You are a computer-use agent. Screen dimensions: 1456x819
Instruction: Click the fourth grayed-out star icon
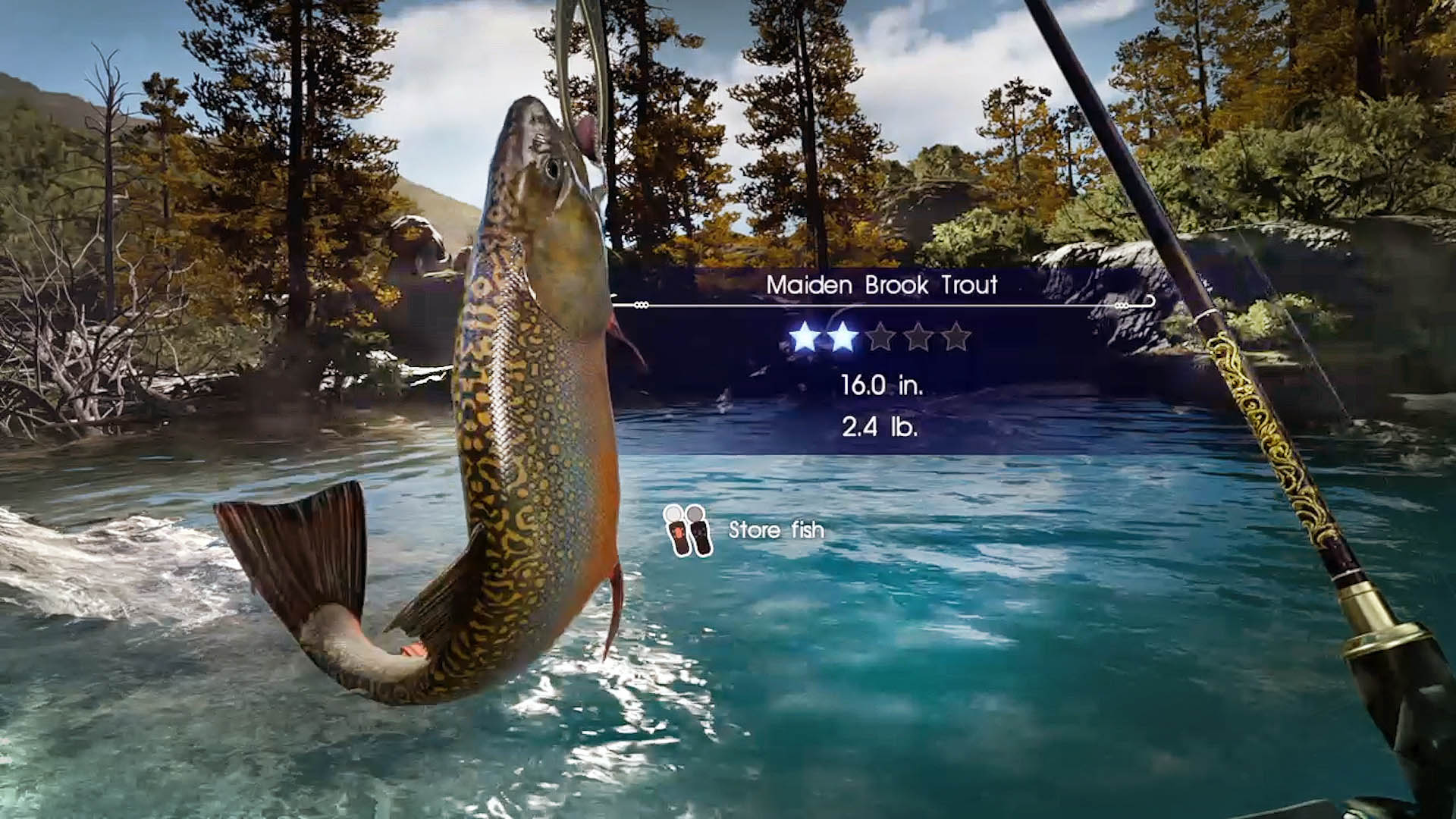[x=919, y=336]
